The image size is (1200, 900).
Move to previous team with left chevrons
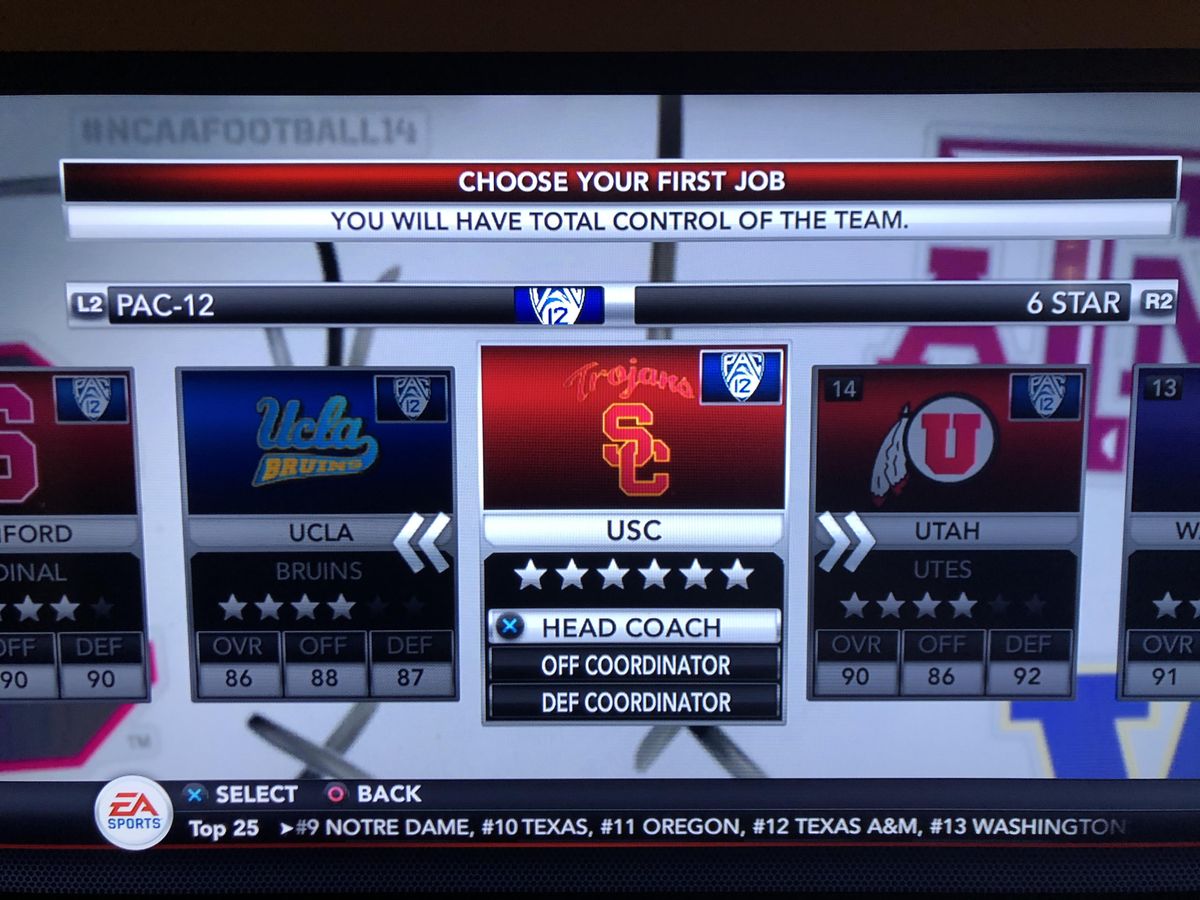(422, 542)
